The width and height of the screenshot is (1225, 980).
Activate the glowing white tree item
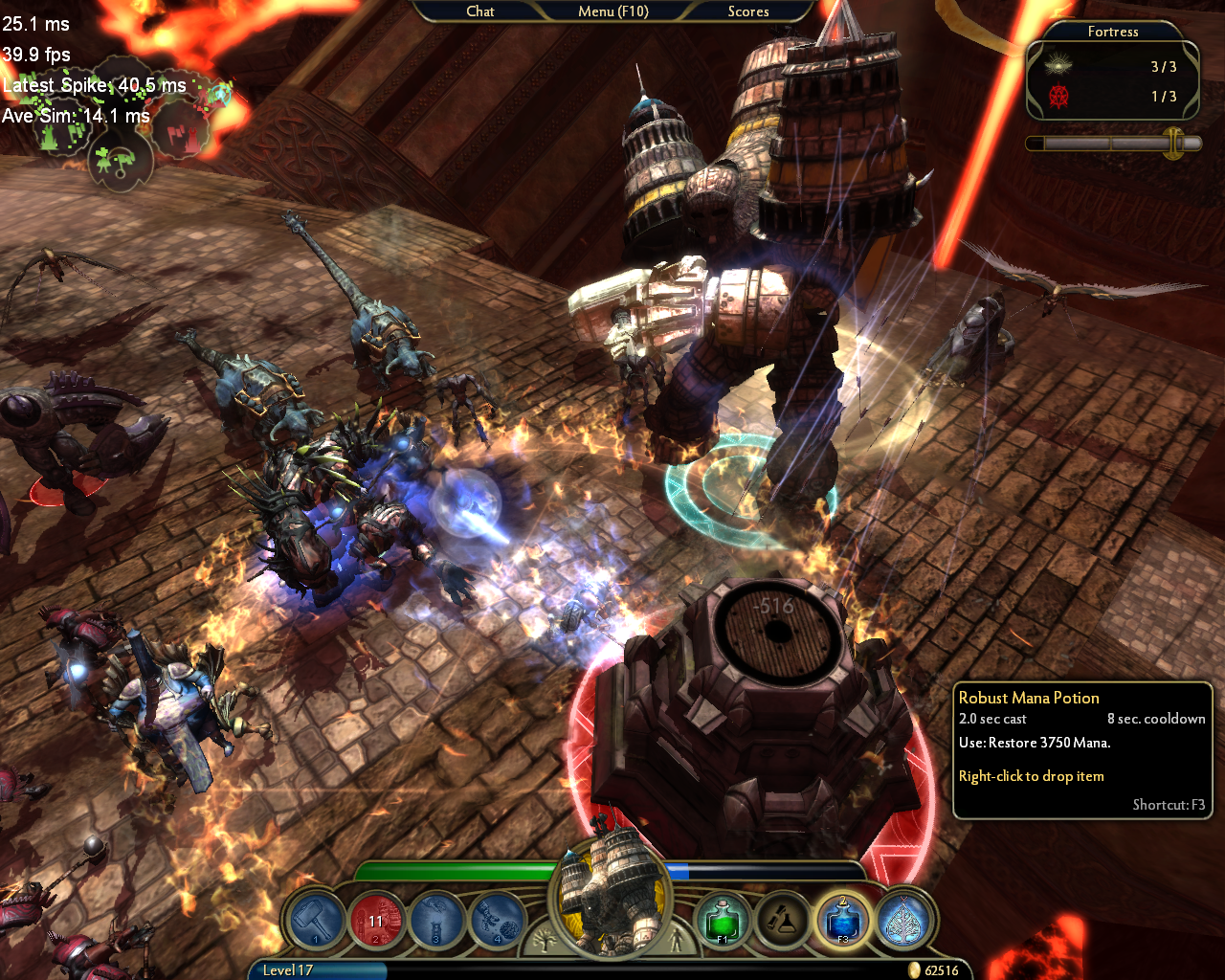click(902, 921)
